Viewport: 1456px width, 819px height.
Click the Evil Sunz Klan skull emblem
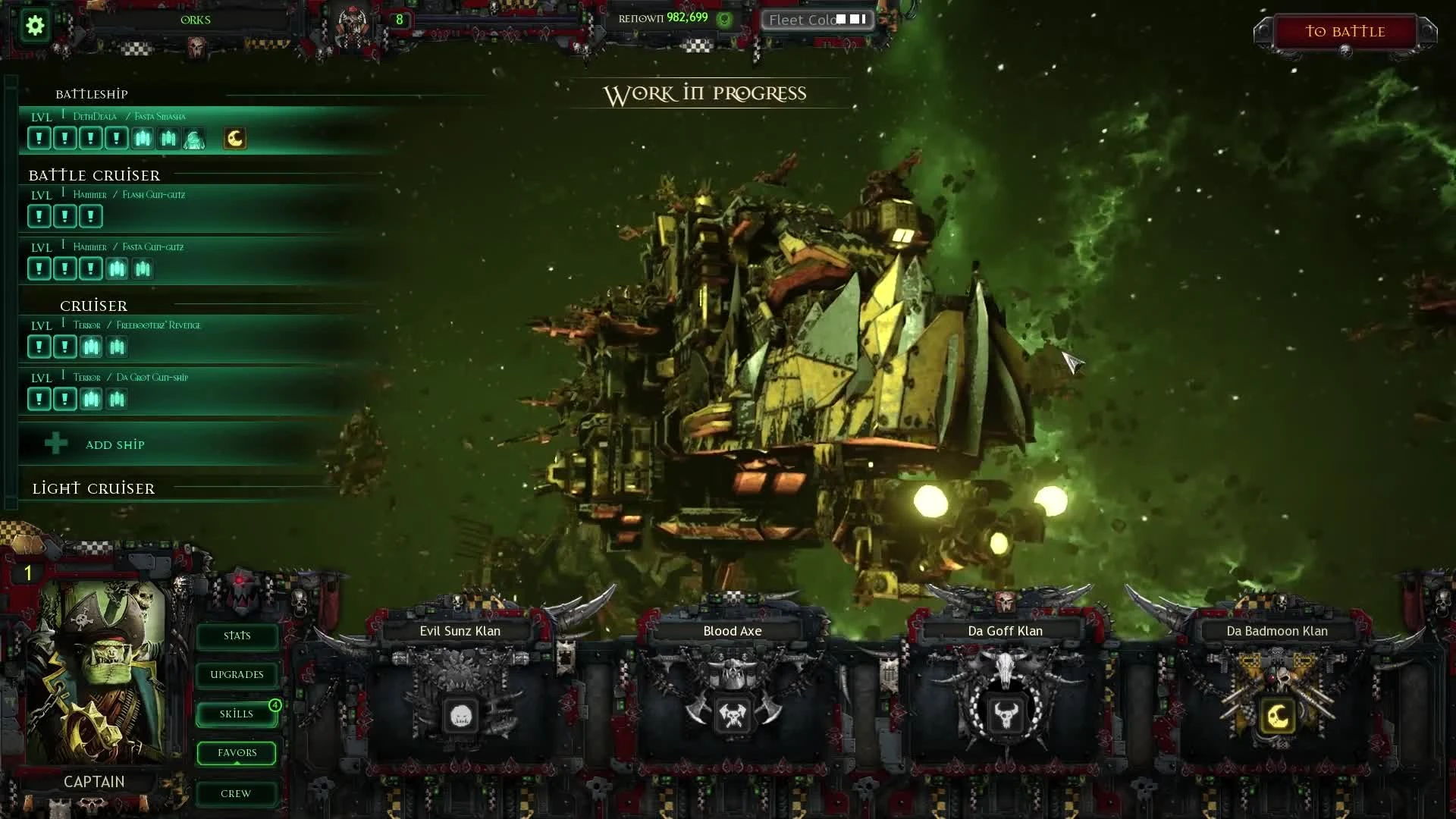pos(460,715)
